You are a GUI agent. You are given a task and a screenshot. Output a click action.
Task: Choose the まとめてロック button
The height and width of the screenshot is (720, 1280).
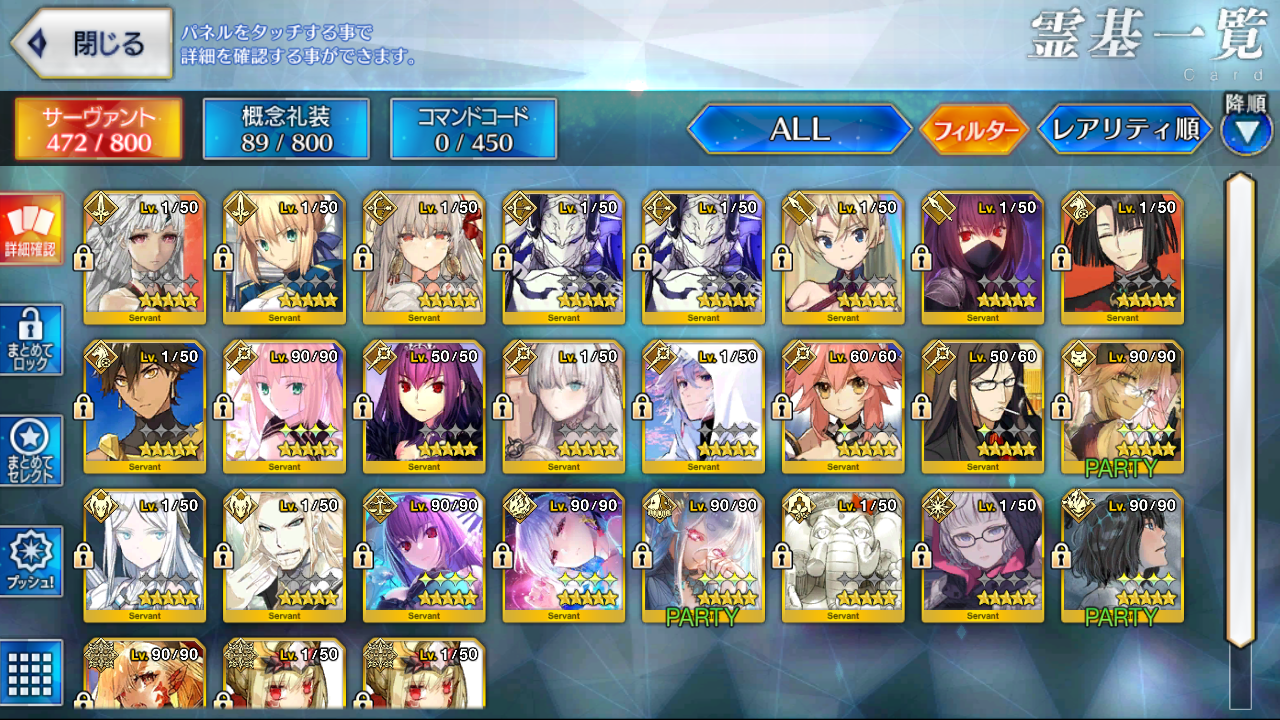31,340
